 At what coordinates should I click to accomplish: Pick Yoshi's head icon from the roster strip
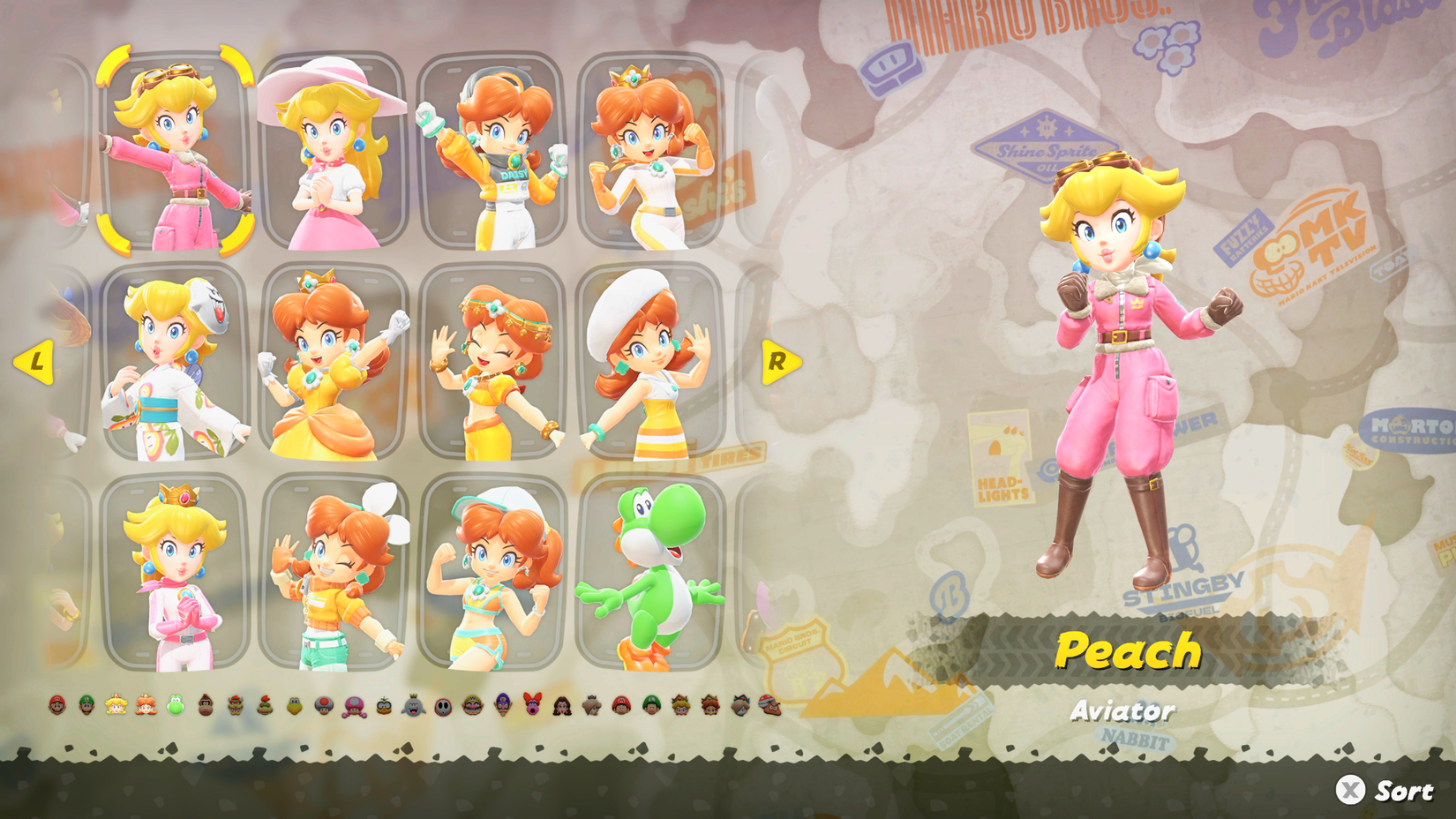tap(174, 703)
